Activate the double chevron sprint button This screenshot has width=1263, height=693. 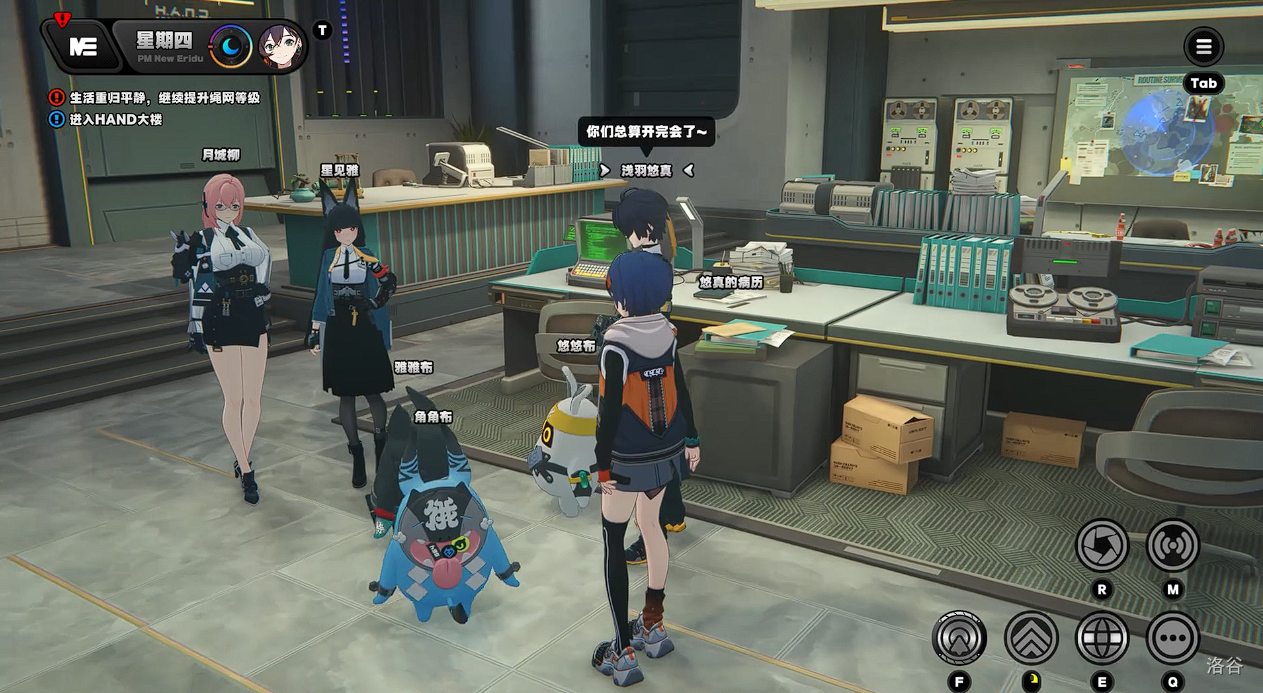[1031, 638]
